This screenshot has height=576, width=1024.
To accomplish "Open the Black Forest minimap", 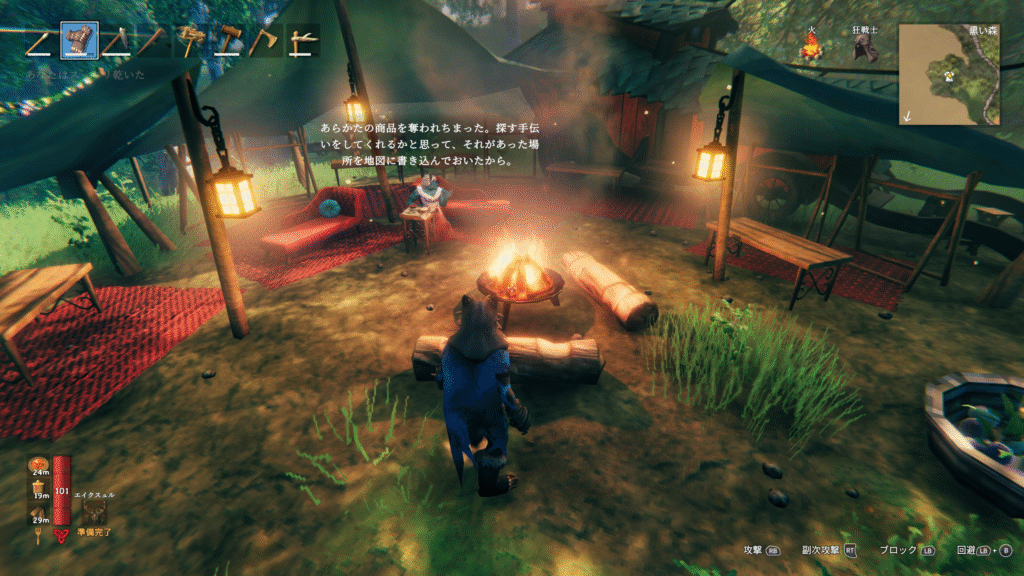I will (x=948, y=74).
